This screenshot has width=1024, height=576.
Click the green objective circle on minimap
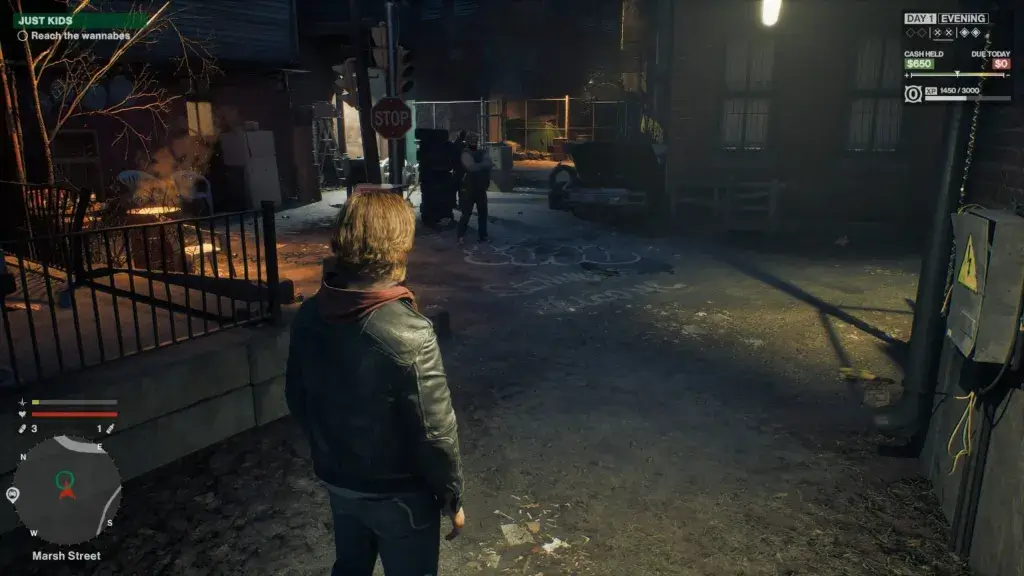[x=66, y=478]
